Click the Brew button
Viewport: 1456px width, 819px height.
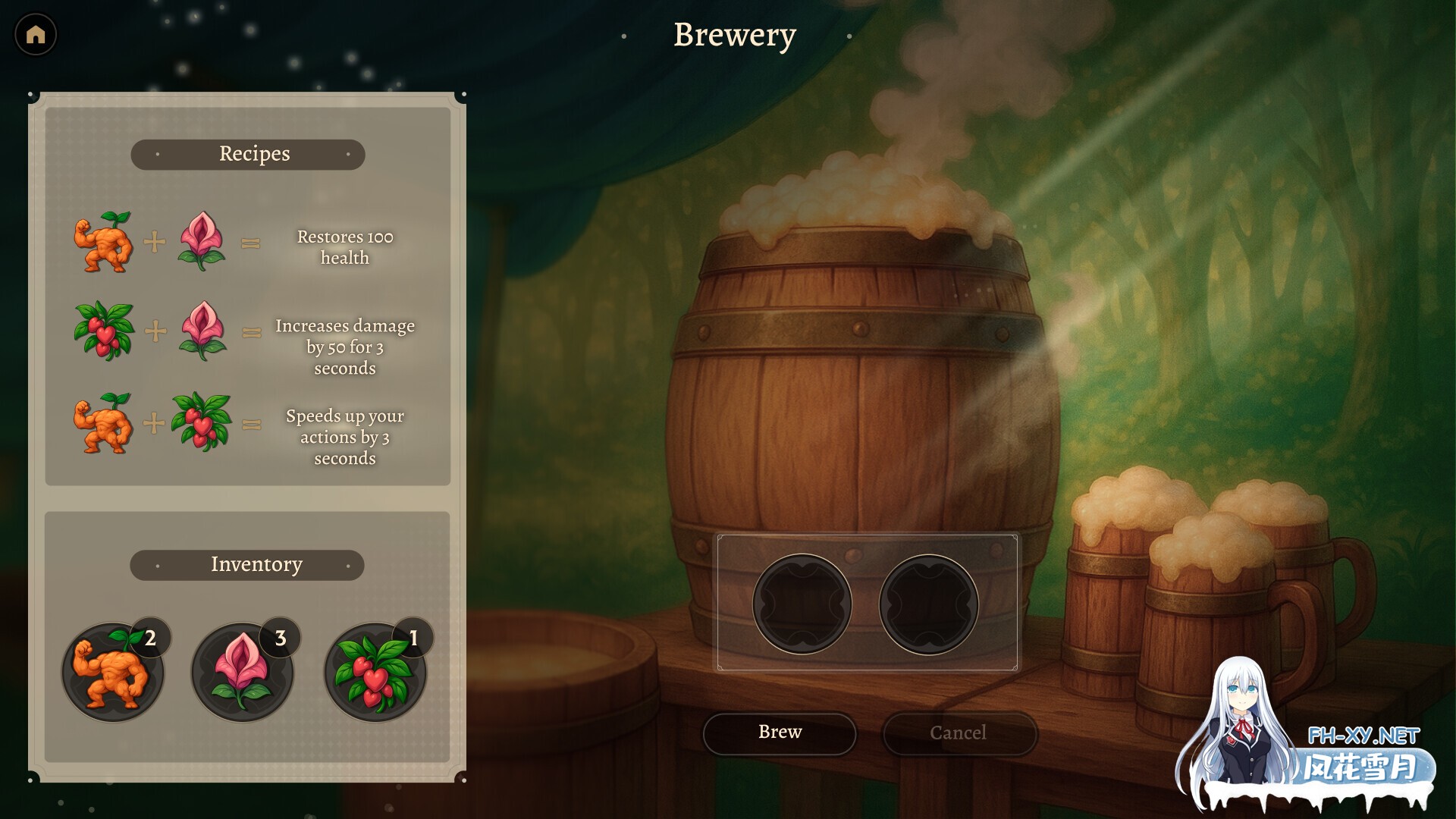click(x=780, y=733)
